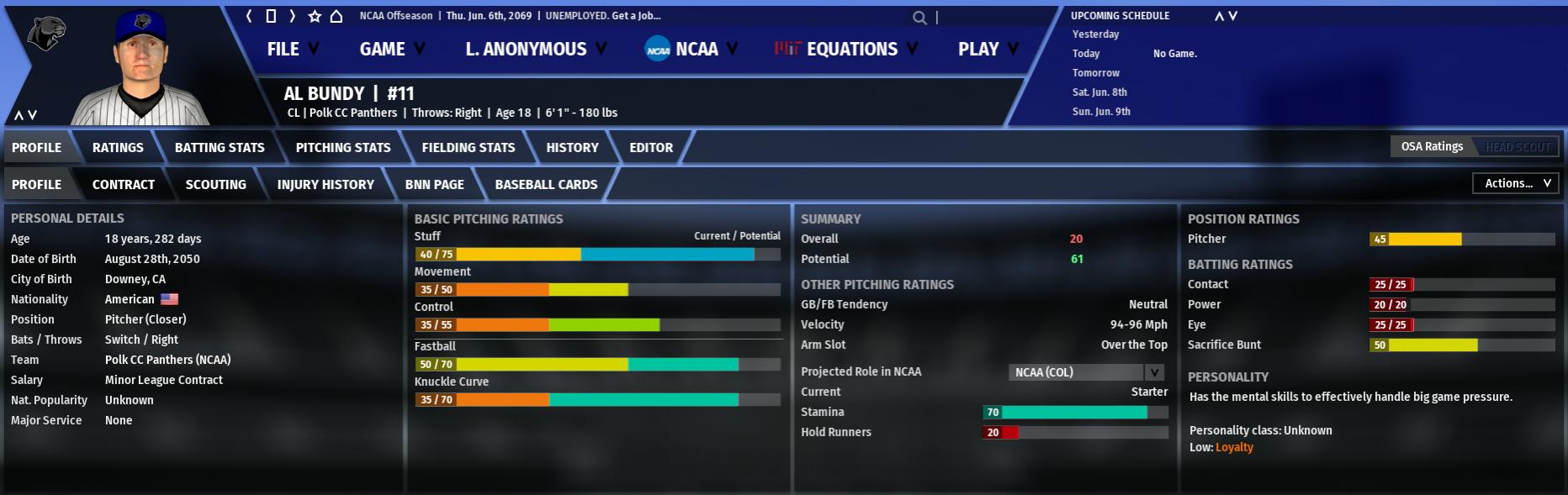1568x495 pixels.
Task: Open the PLAY menu
Action: pos(988,50)
